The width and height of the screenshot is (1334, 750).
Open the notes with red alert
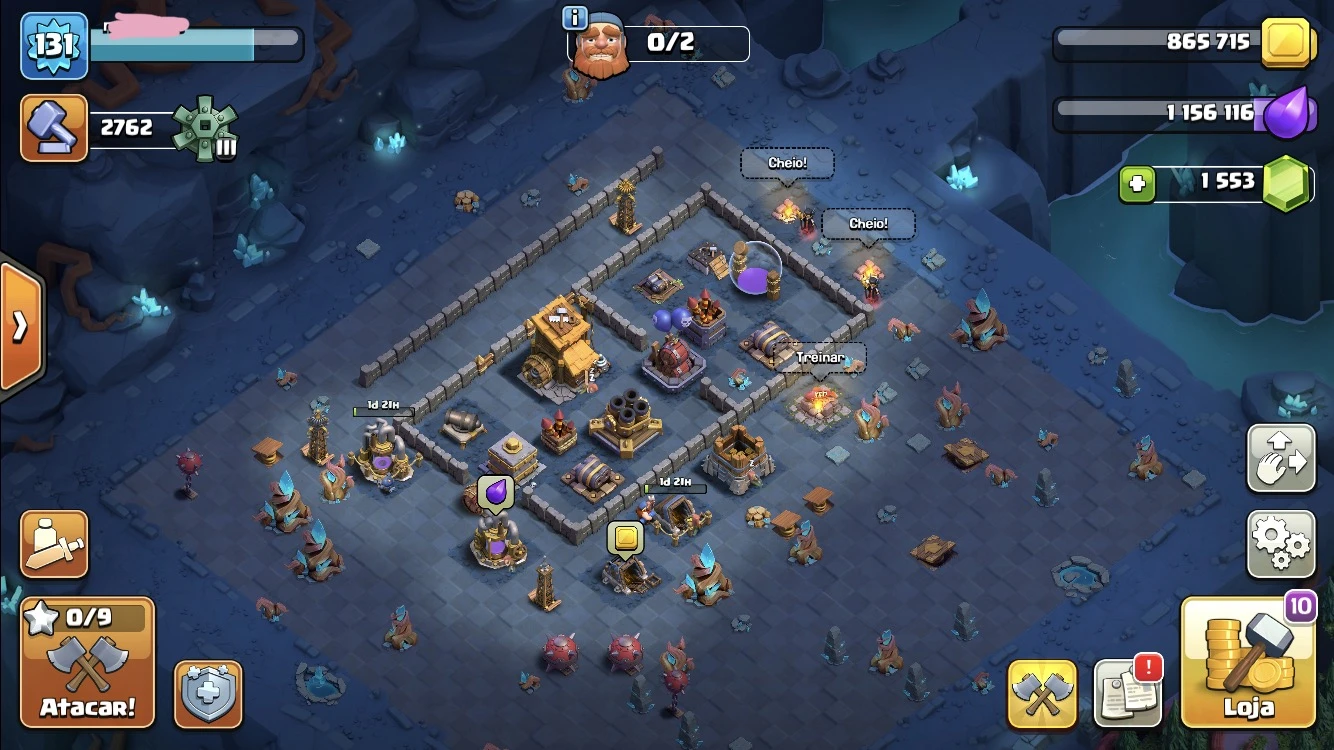pos(1128,693)
